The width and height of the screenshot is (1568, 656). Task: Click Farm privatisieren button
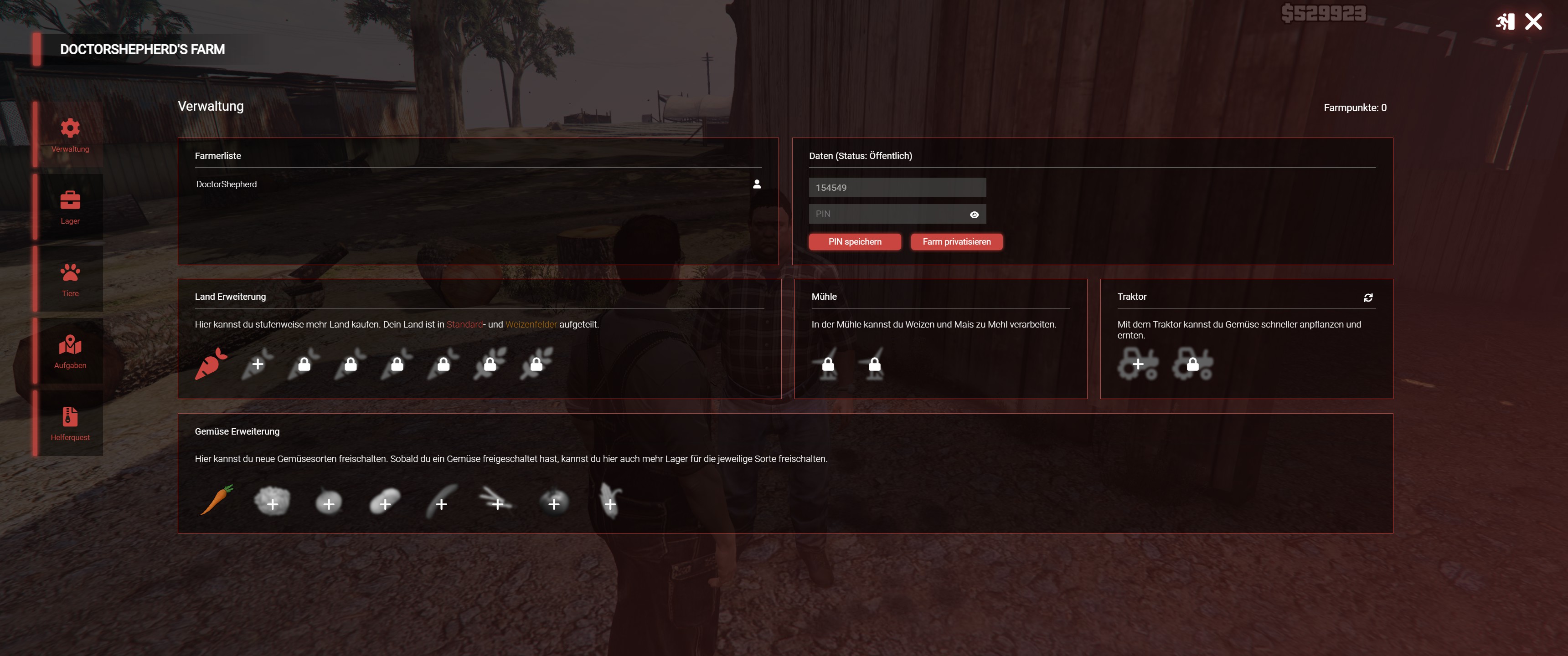(956, 241)
